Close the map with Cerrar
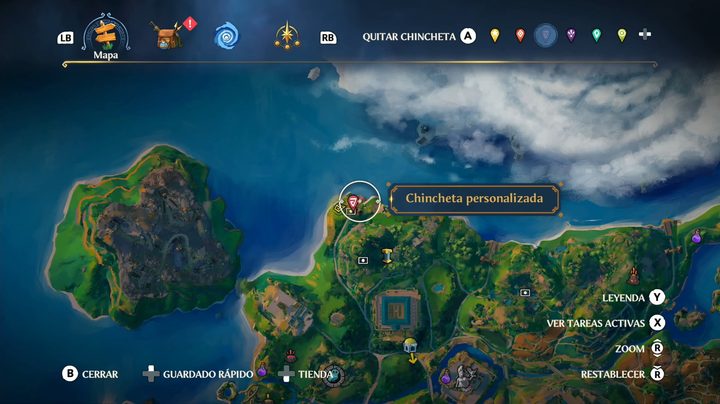 tap(70, 374)
